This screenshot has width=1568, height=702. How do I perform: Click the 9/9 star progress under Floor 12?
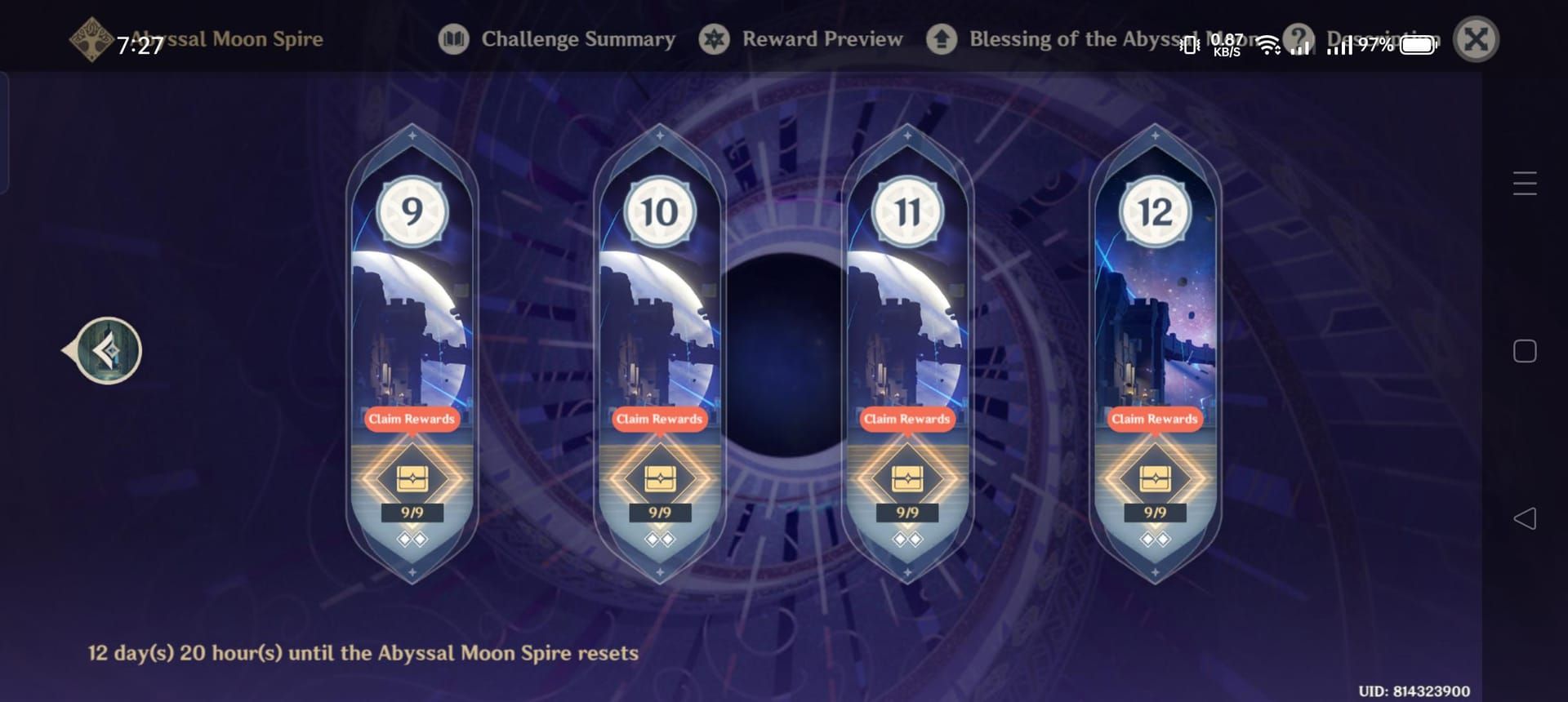[1155, 513]
